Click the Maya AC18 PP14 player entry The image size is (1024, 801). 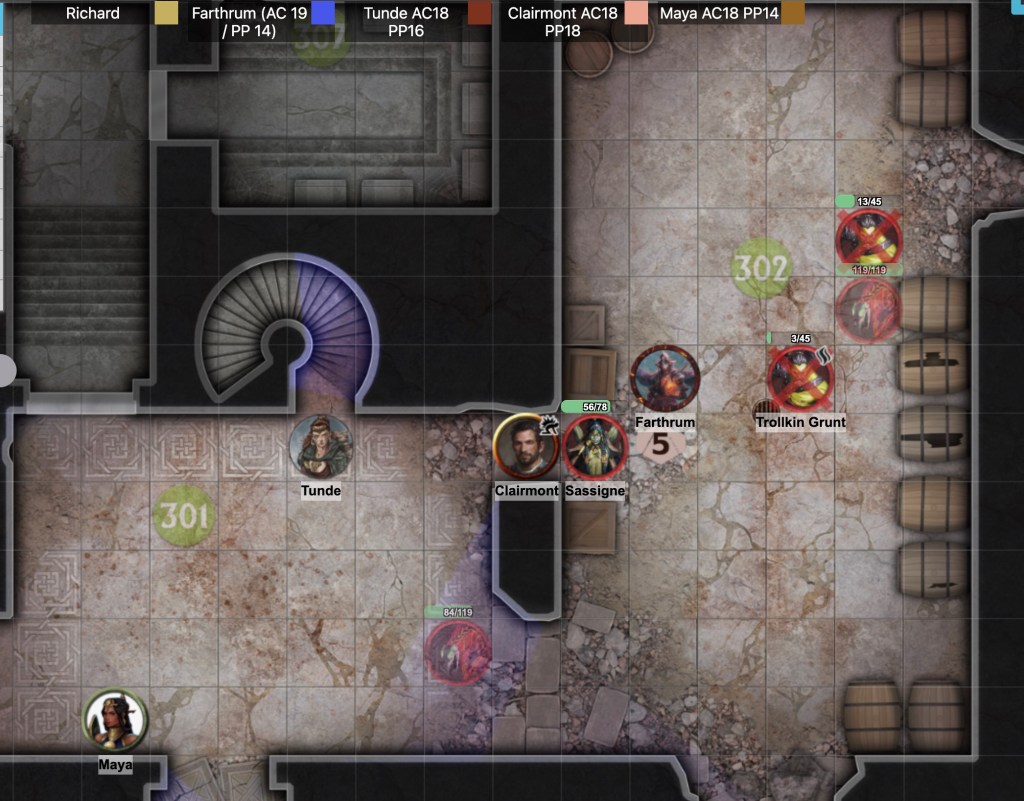tap(719, 14)
